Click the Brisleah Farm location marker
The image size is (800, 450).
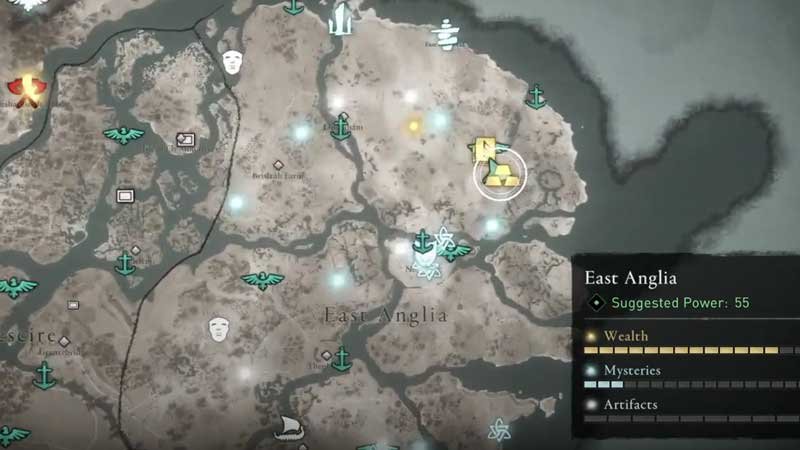[x=278, y=164]
